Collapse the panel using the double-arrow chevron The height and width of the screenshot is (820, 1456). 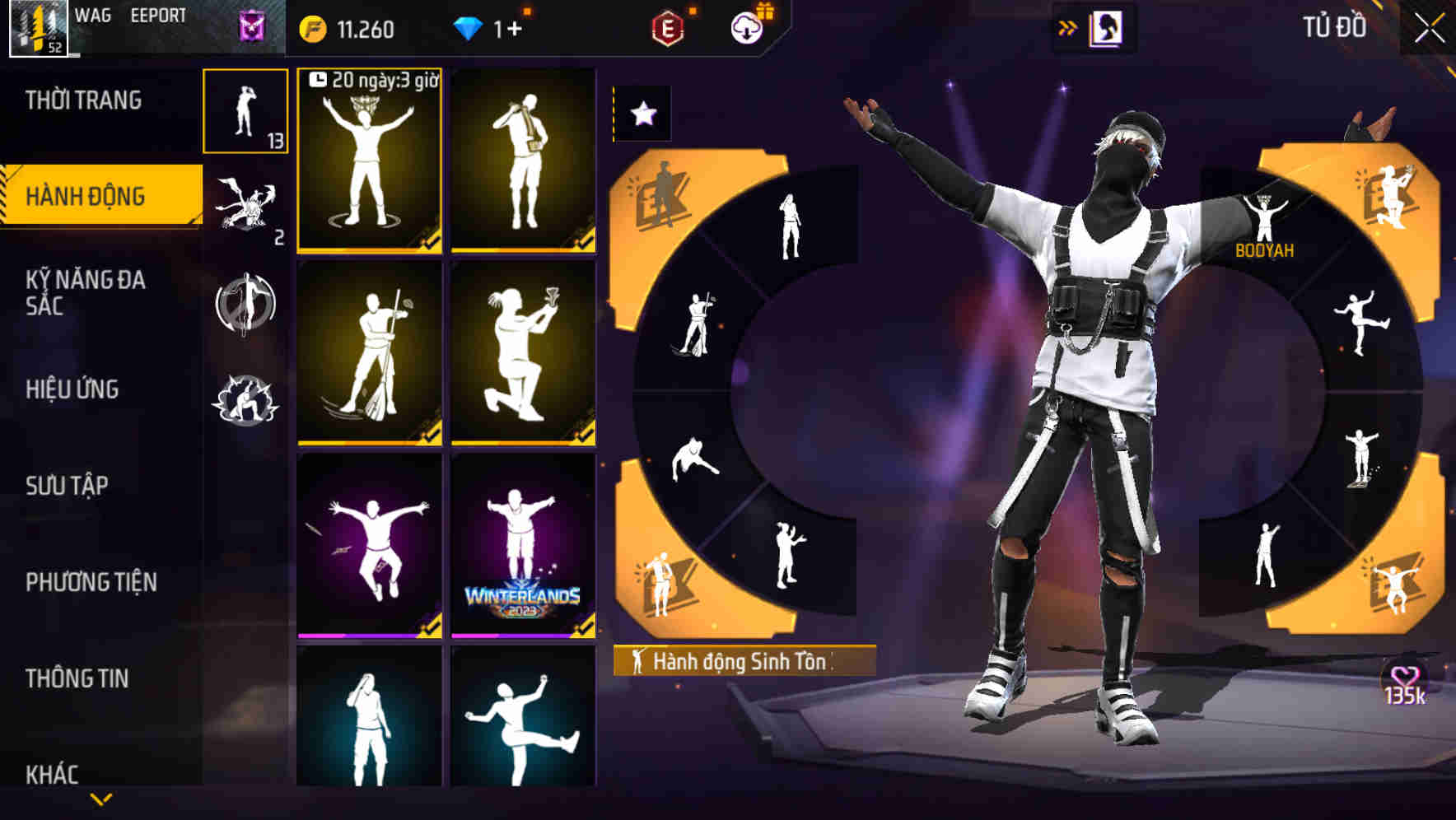pos(1067,27)
